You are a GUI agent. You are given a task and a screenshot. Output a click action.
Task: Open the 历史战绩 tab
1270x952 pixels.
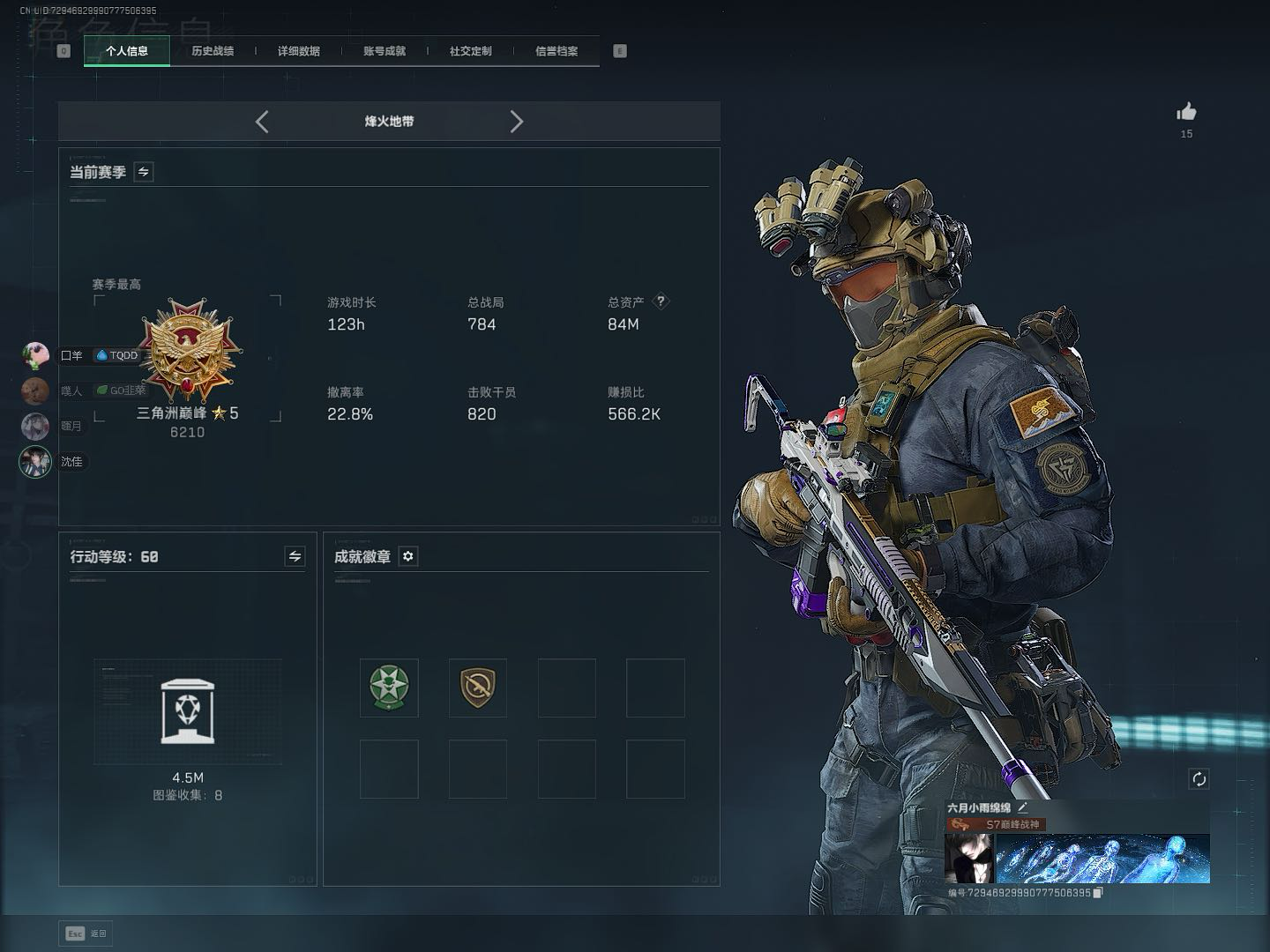tap(213, 51)
